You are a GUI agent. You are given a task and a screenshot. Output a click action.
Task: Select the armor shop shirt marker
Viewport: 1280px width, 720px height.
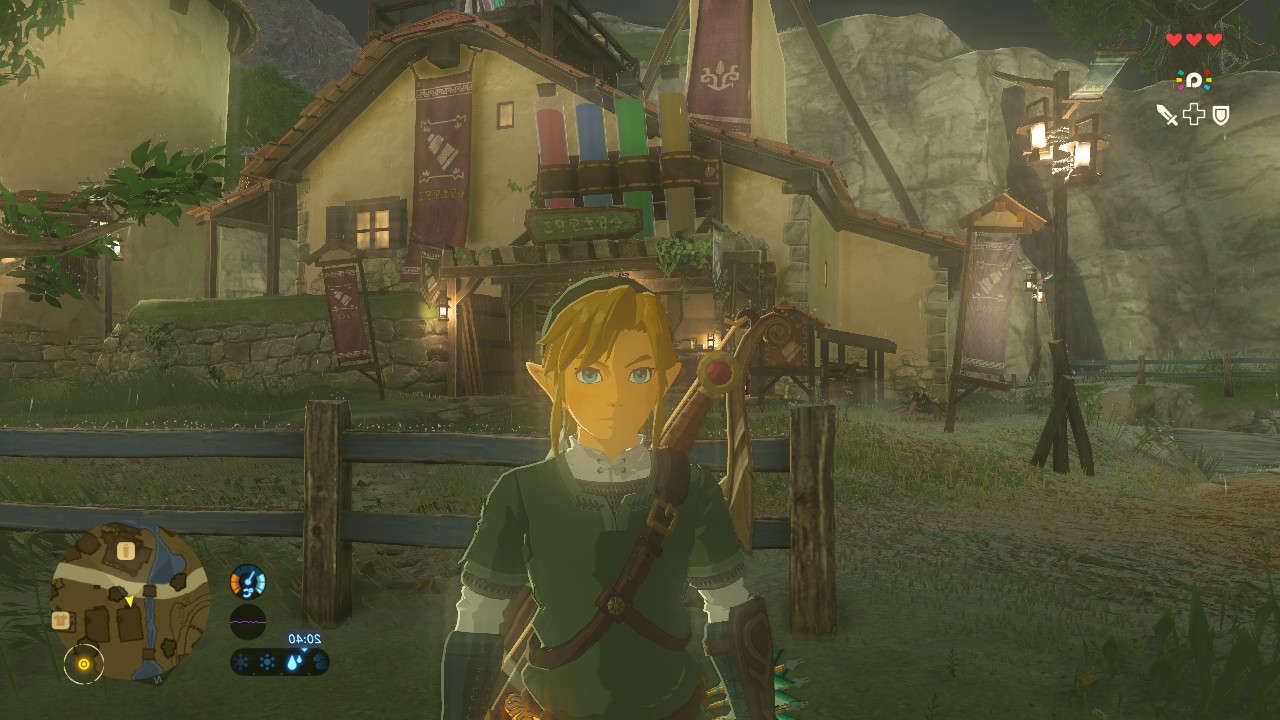coord(59,621)
